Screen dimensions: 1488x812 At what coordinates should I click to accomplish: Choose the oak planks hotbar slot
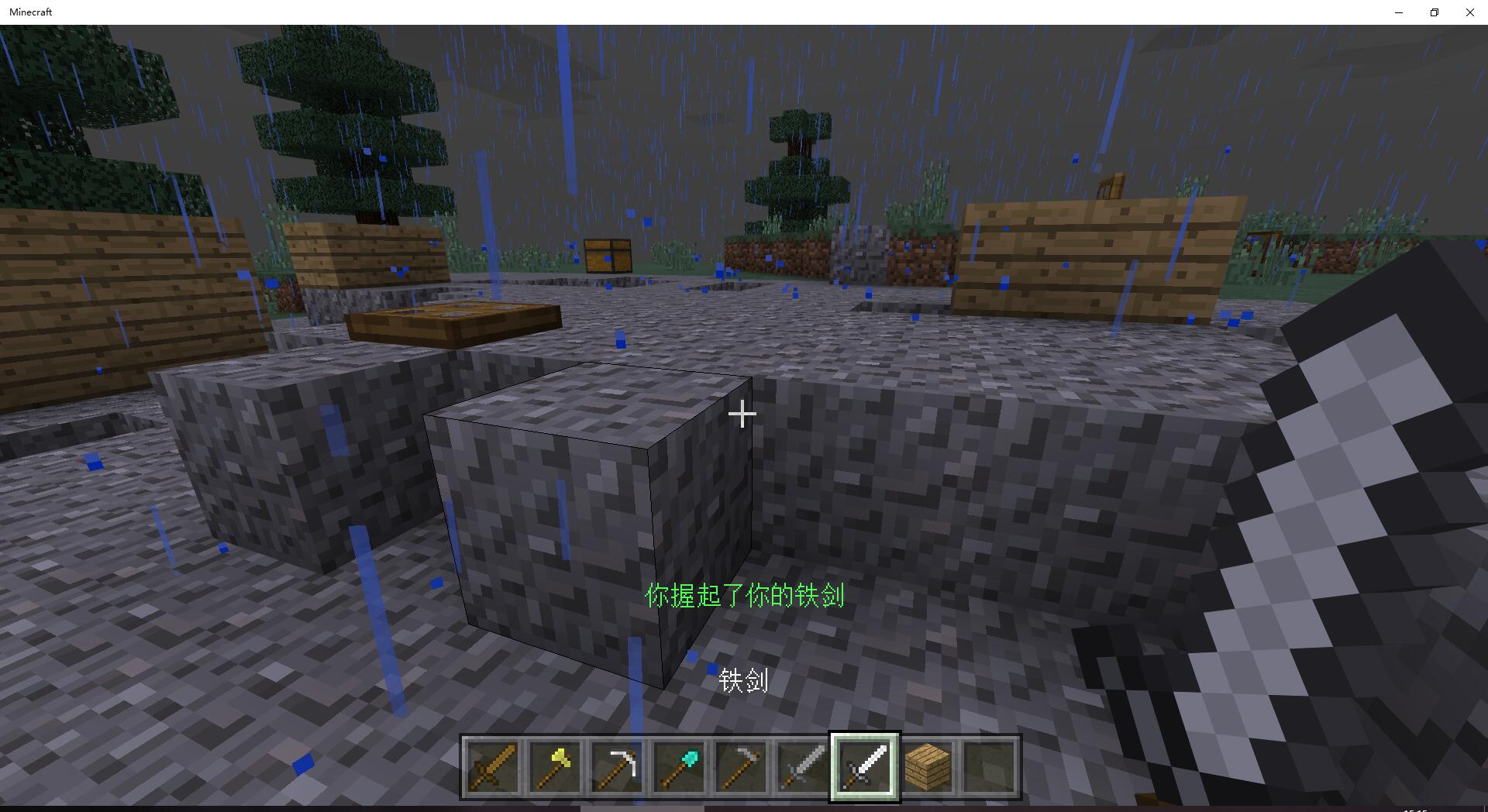[x=927, y=767]
